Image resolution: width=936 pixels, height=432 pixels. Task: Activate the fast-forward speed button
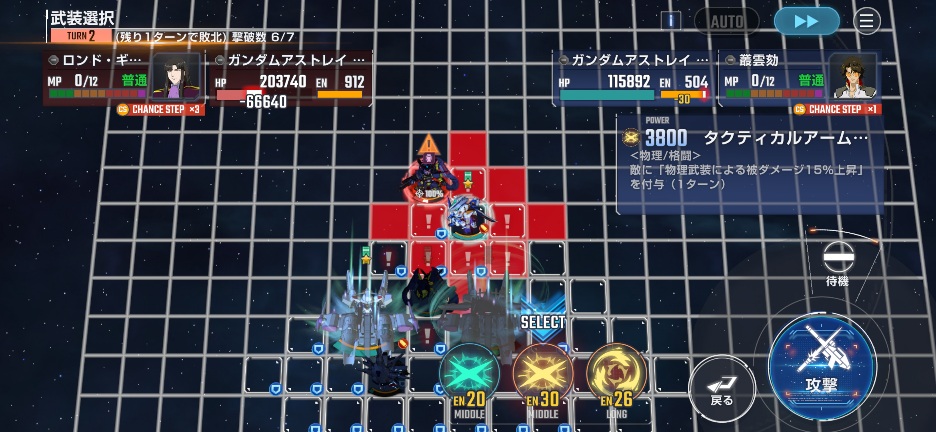806,21
